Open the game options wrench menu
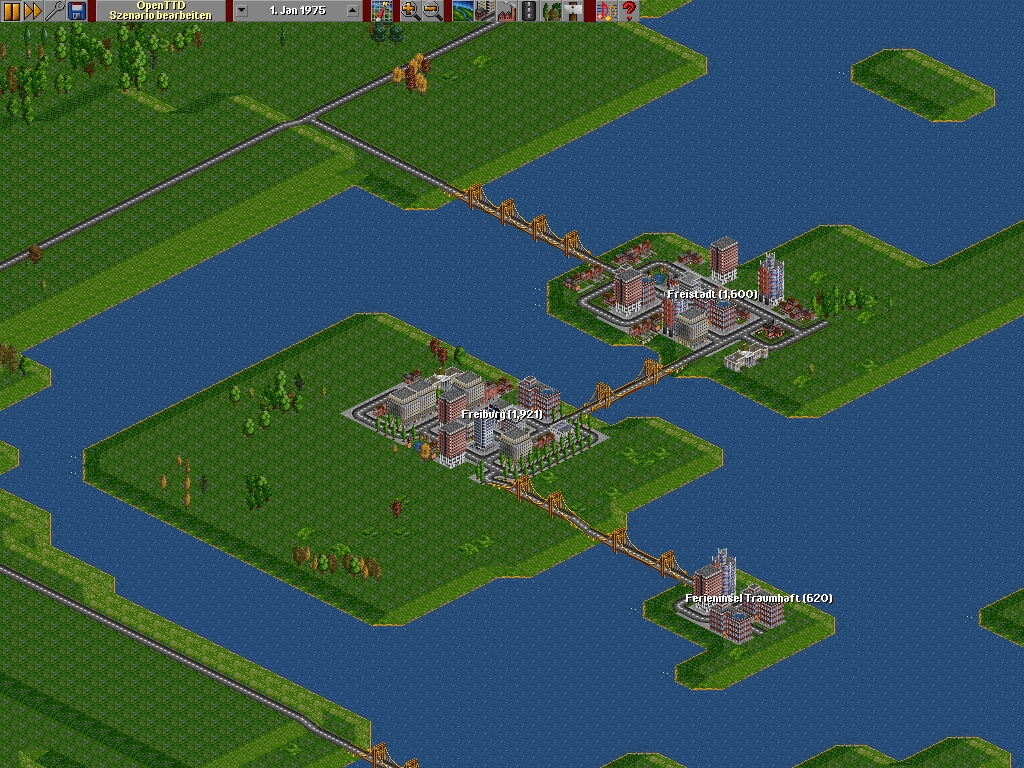1024x768 pixels. click(x=55, y=11)
